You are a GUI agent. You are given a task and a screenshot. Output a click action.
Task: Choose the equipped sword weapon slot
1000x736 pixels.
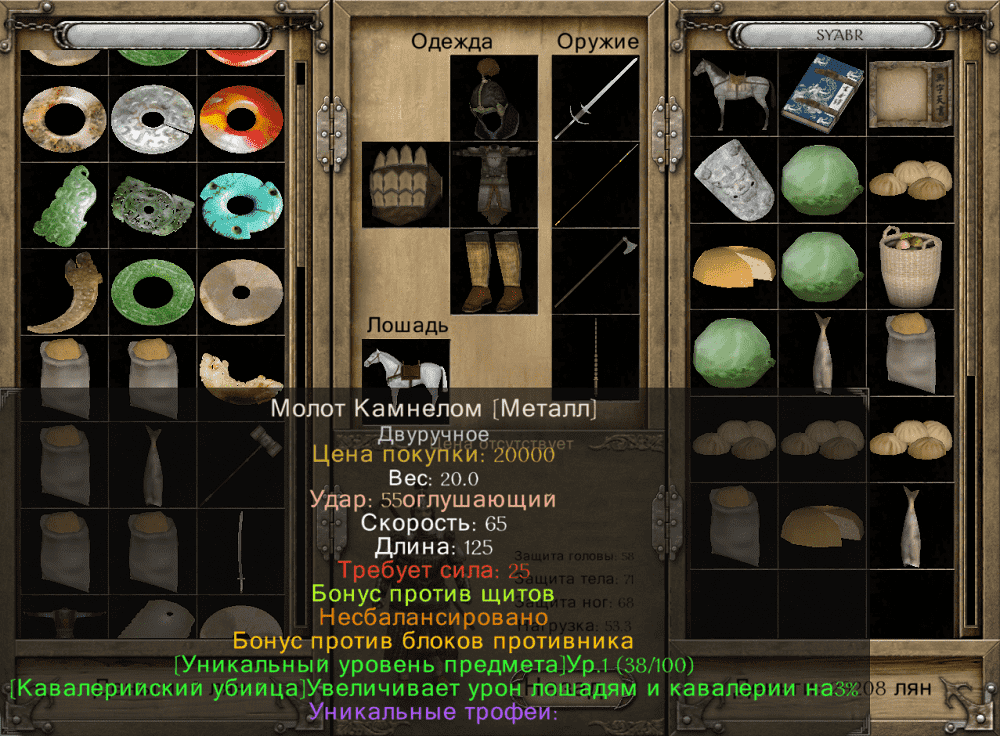pos(596,97)
